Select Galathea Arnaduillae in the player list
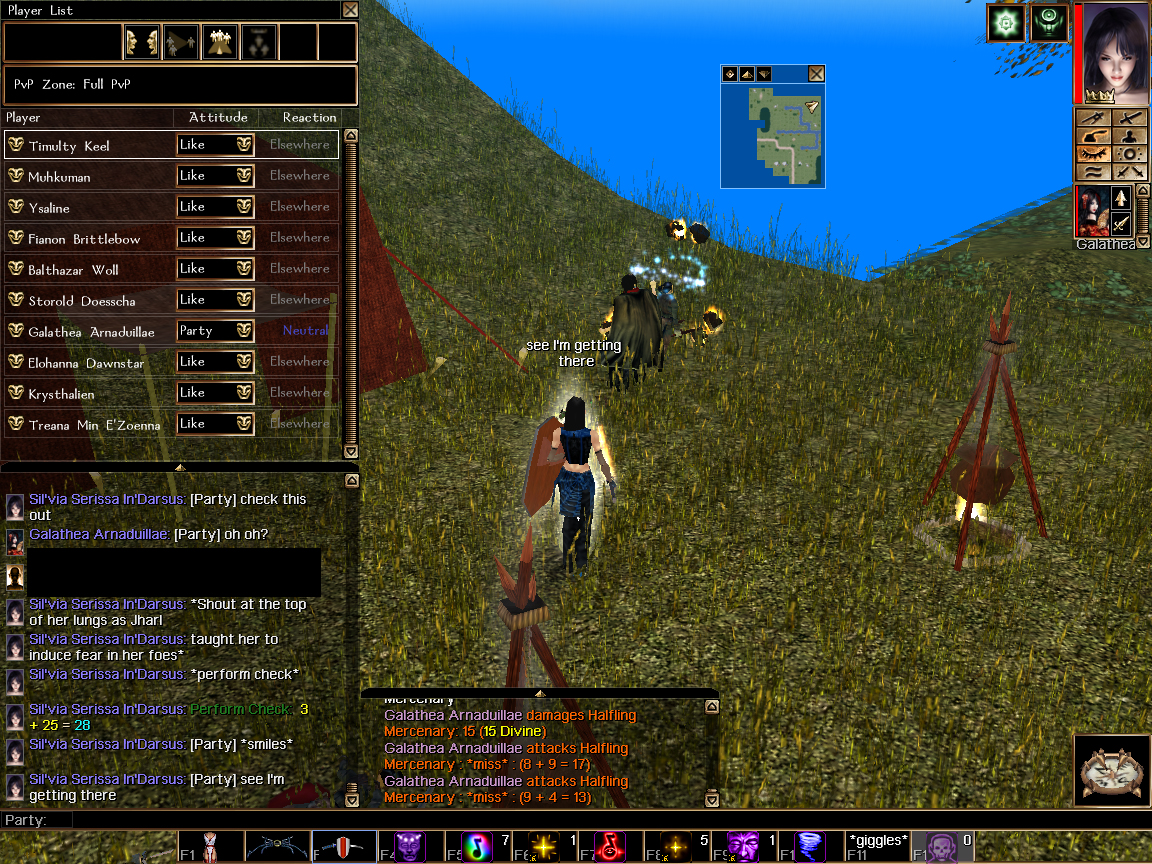1152x864 pixels. pyautogui.click(x=92, y=331)
